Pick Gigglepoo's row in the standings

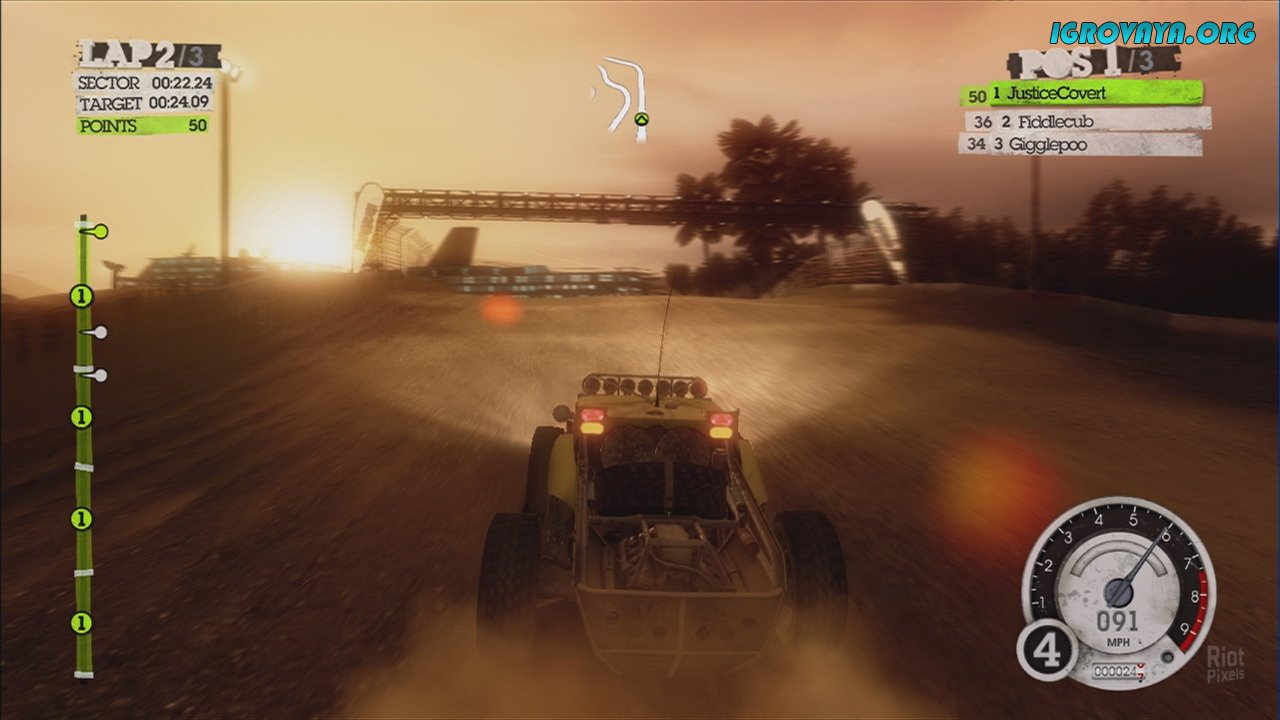click(1080, 145)
